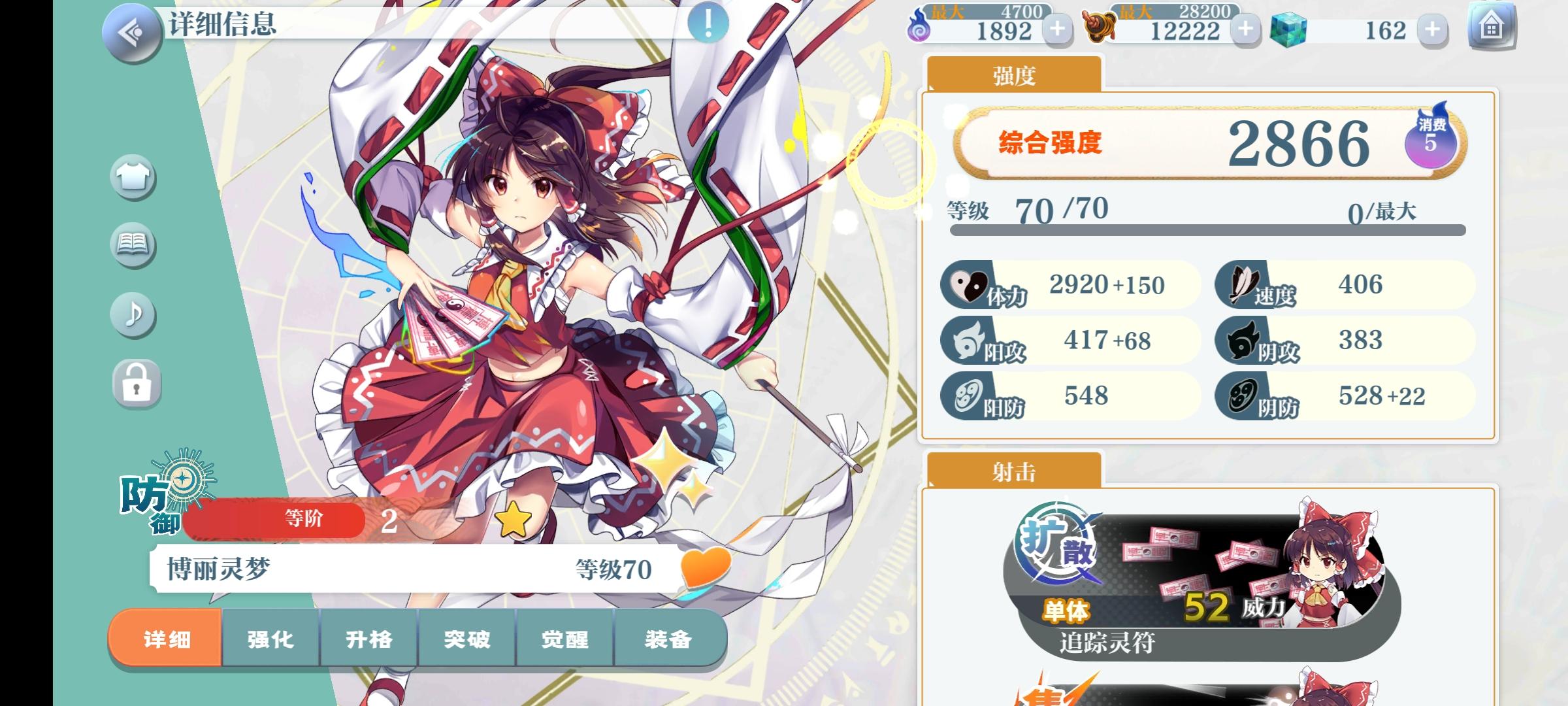
Task: Open the 突破 breakthrough tab
Action: pyautogui.click(x=466, y=640)
